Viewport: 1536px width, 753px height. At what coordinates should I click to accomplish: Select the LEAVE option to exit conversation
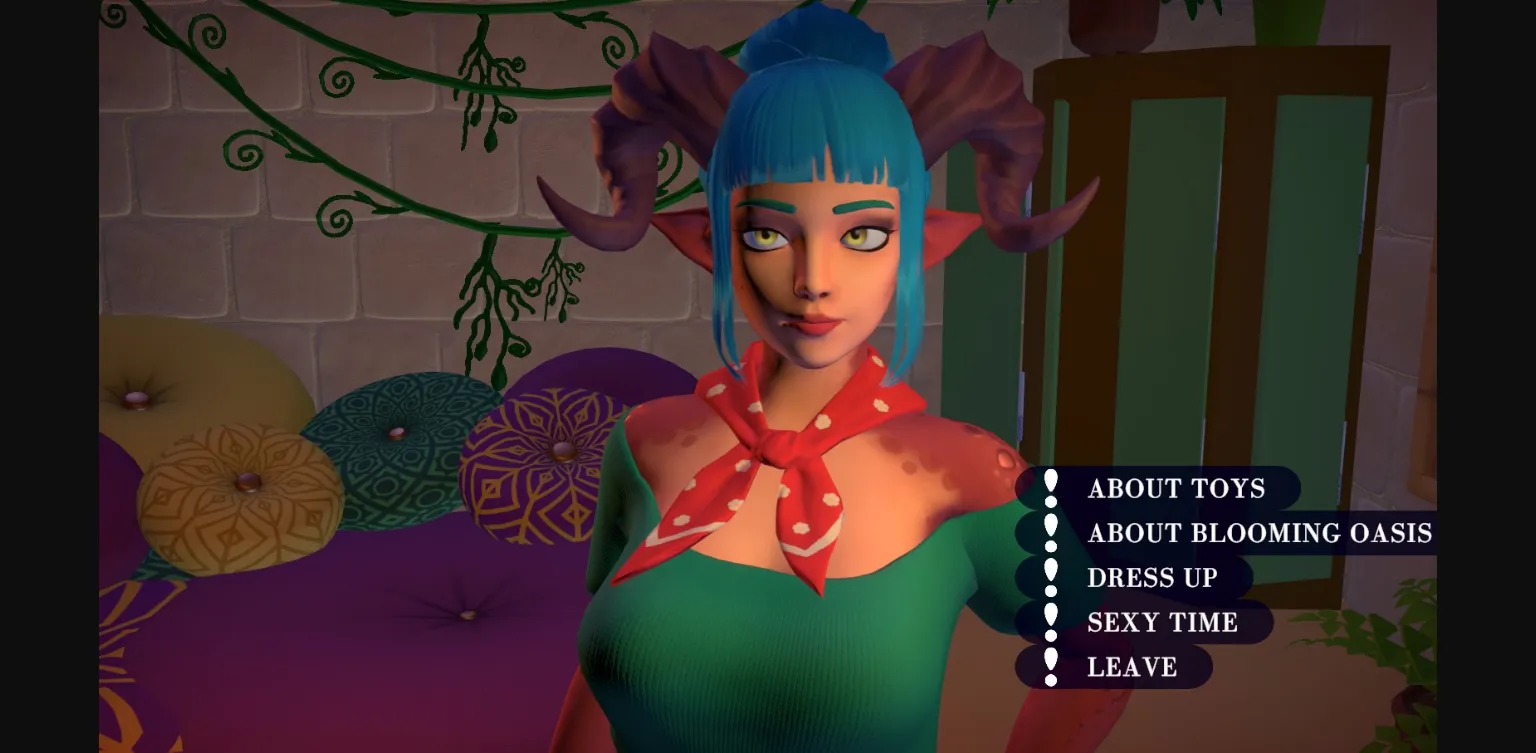coord(1132,667)
